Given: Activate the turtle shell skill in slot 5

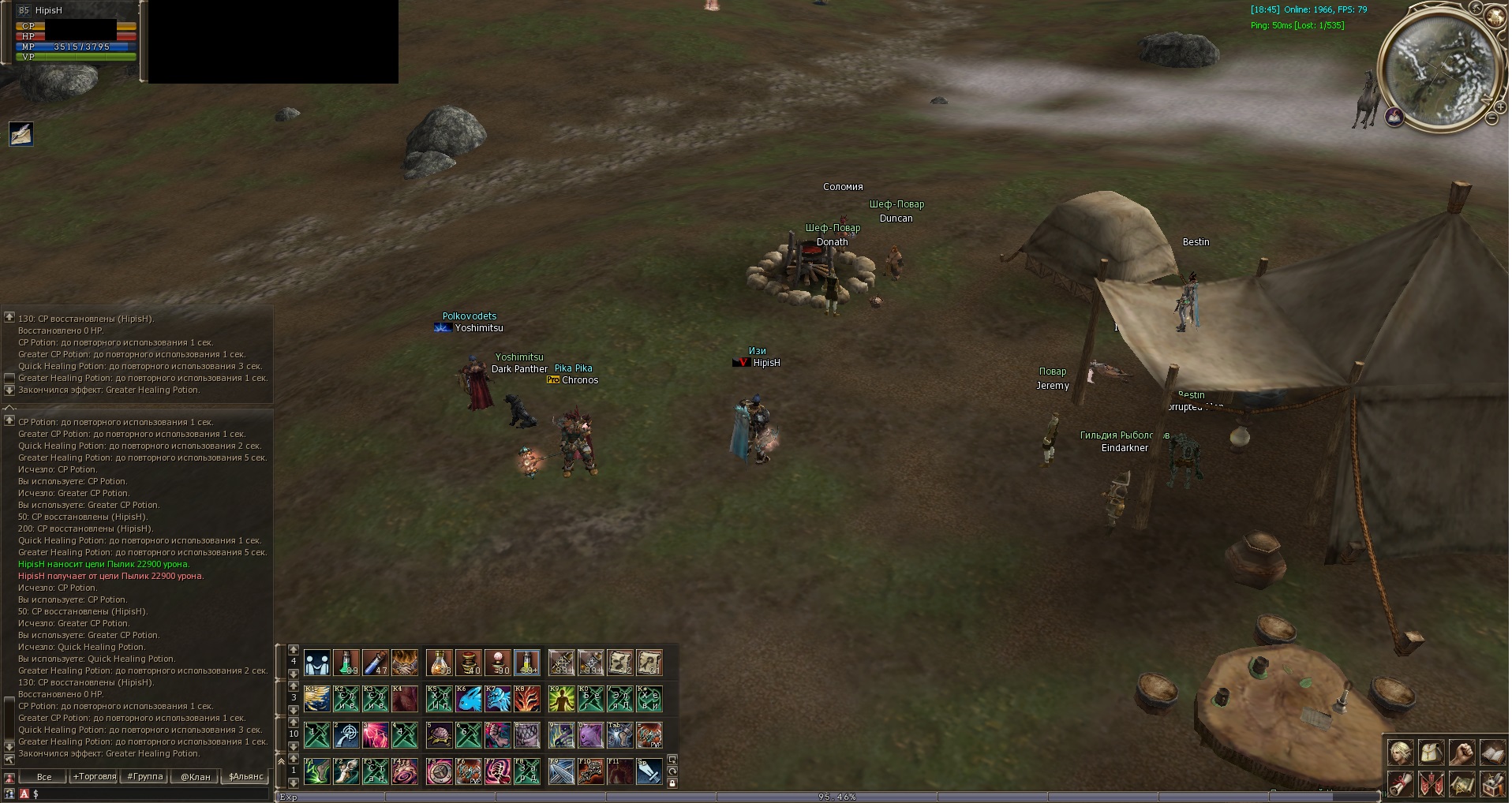Looking at the screenshot, I should 440,735.
